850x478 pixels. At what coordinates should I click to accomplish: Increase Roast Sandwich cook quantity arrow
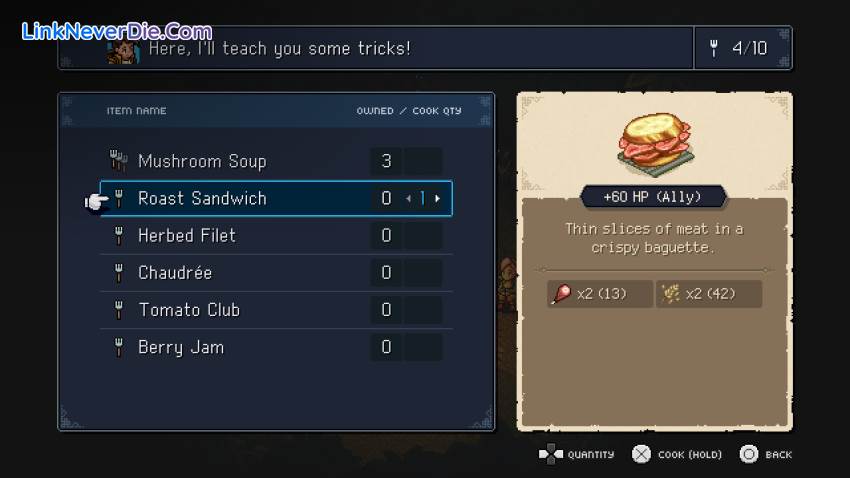click(437, 199)
